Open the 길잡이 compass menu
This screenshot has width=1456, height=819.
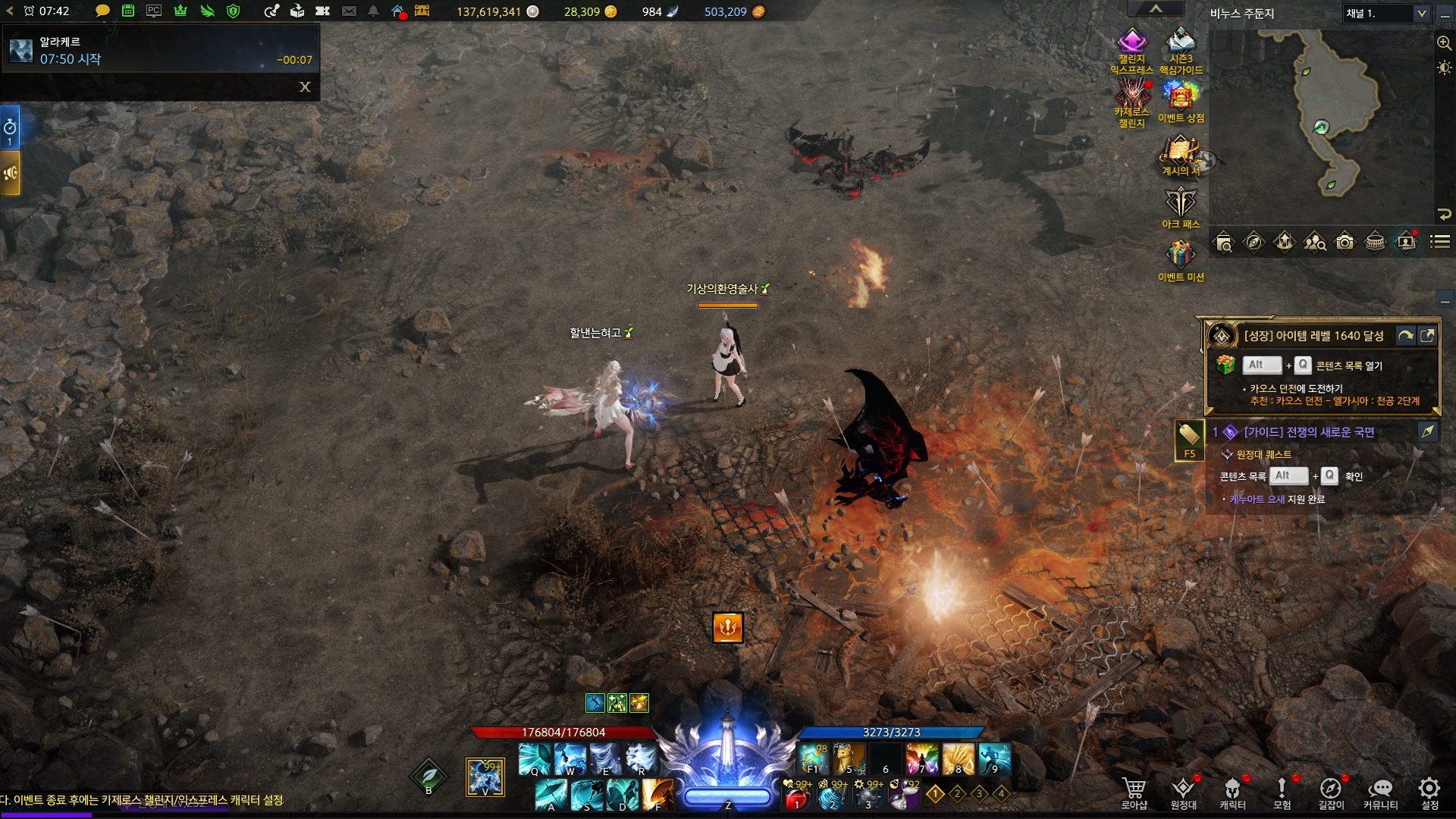click(x=1331, y=792)
